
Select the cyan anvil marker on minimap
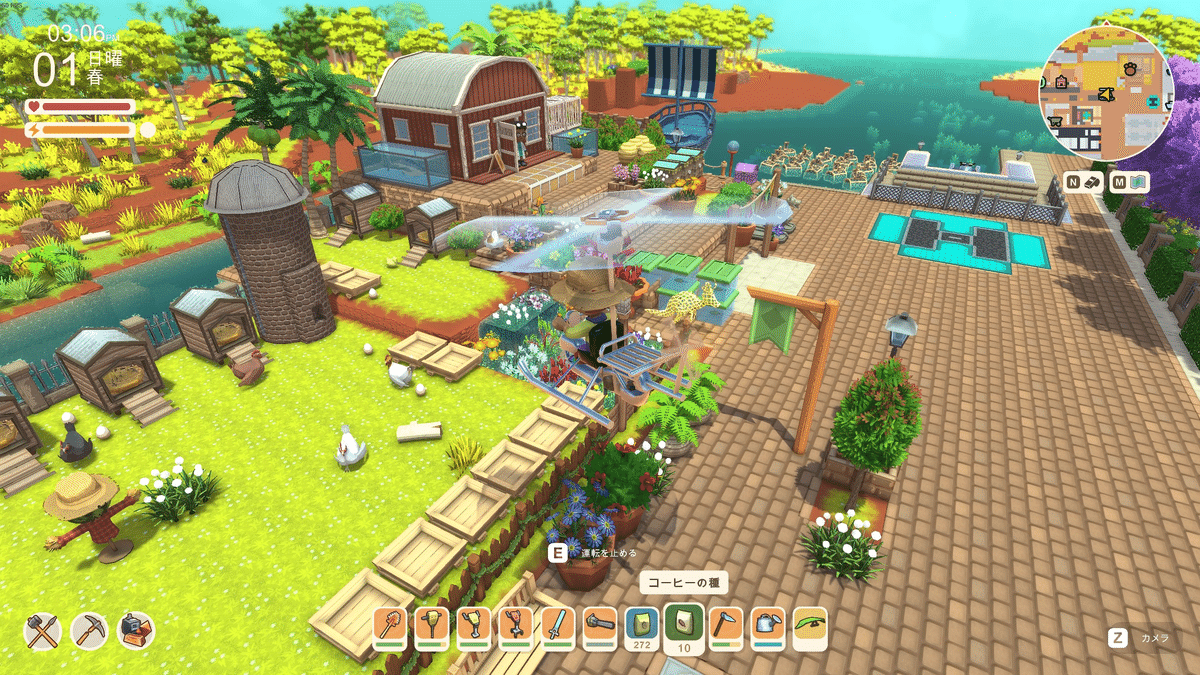(1153, 102)
